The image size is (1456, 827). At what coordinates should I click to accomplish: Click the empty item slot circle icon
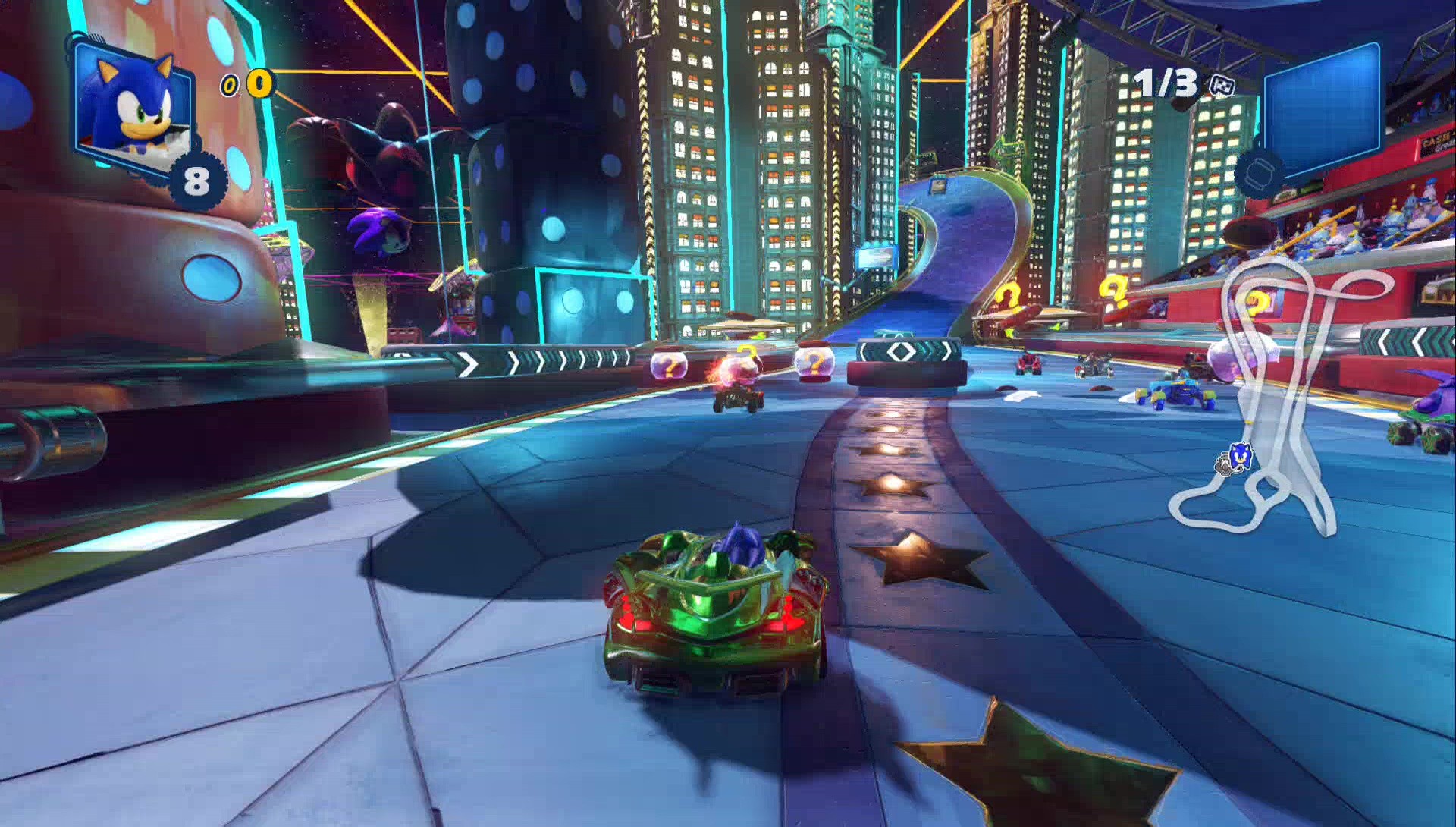(1261, 173)
